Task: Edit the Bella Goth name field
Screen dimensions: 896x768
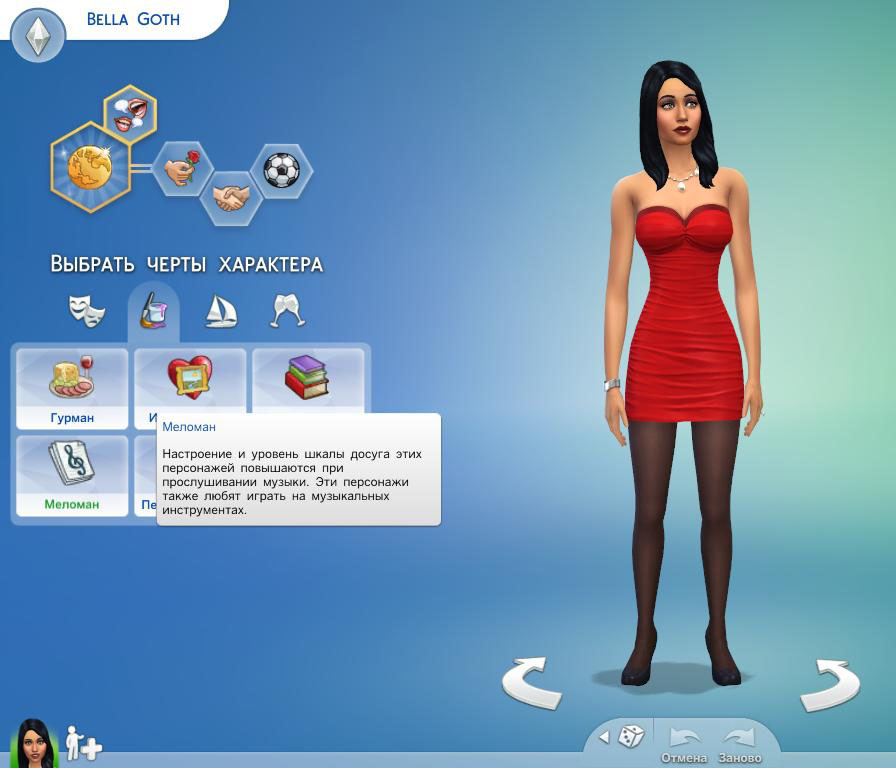Action: 133,19
